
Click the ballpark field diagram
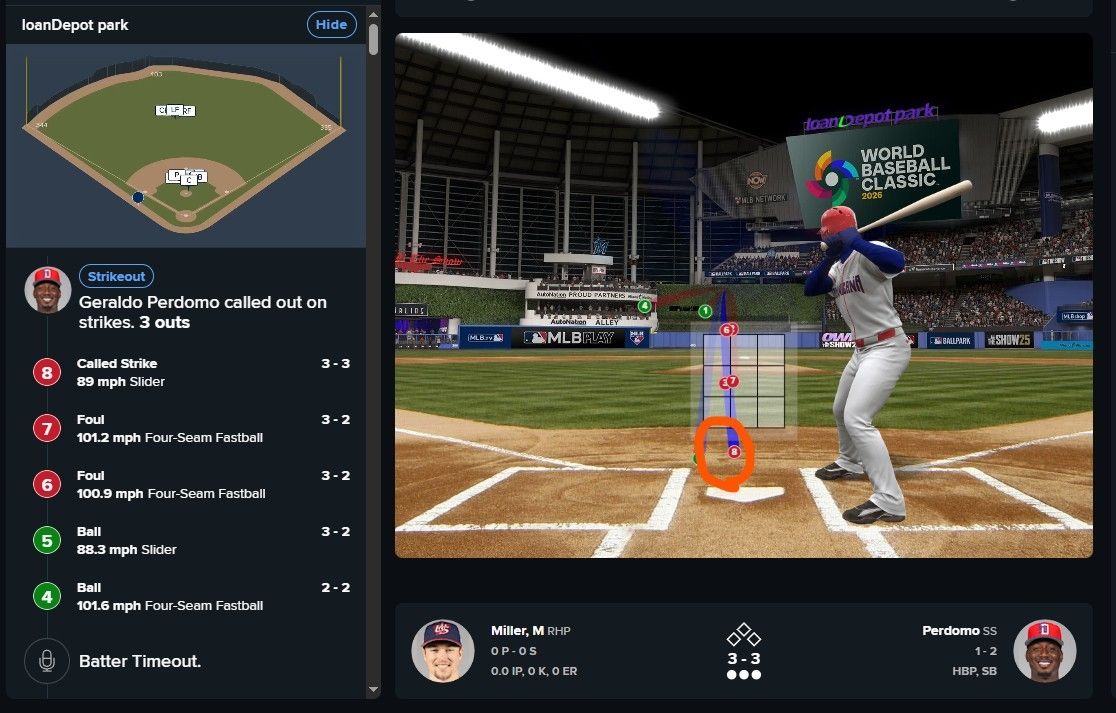[x=185, y=145]
